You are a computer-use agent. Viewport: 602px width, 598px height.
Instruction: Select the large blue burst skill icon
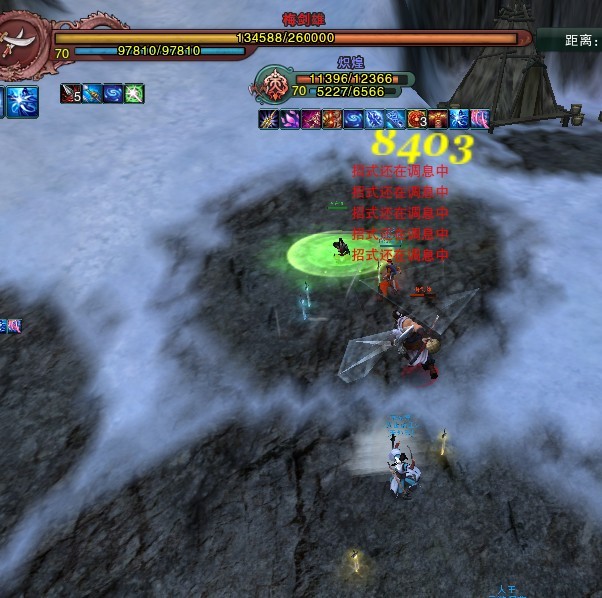tap(24, 101)
